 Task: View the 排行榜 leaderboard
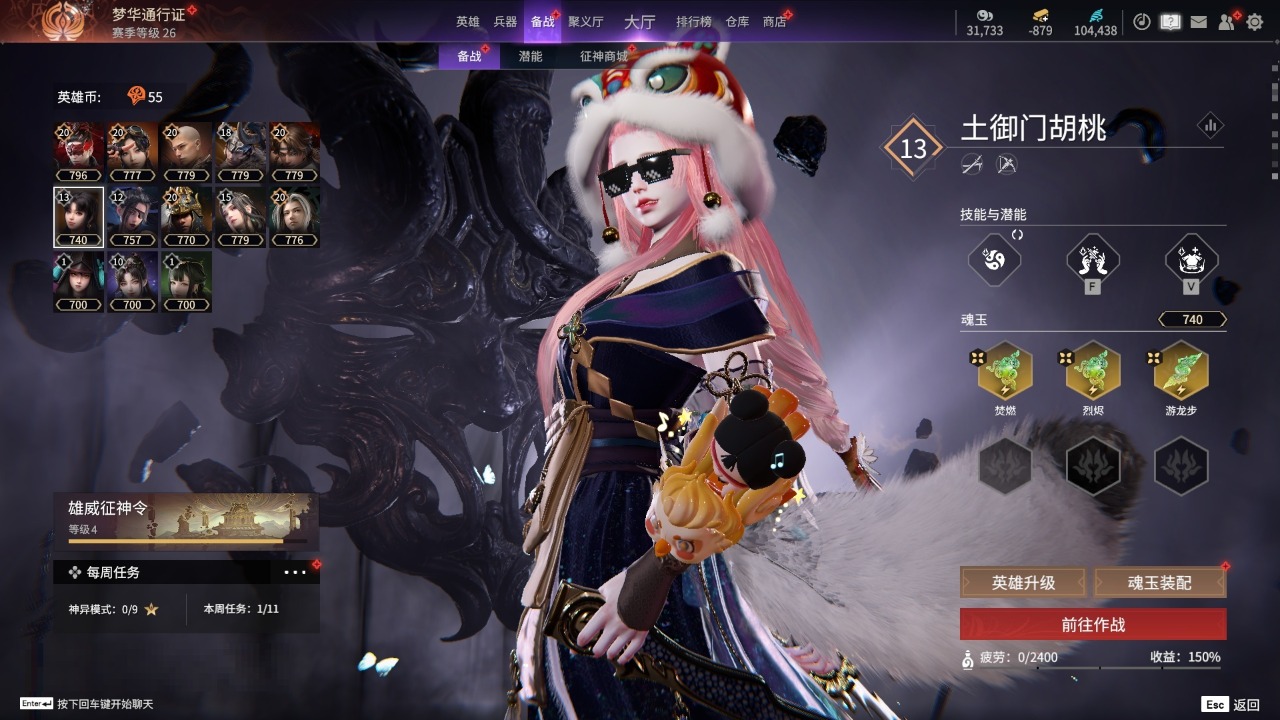tap(694, 22)
